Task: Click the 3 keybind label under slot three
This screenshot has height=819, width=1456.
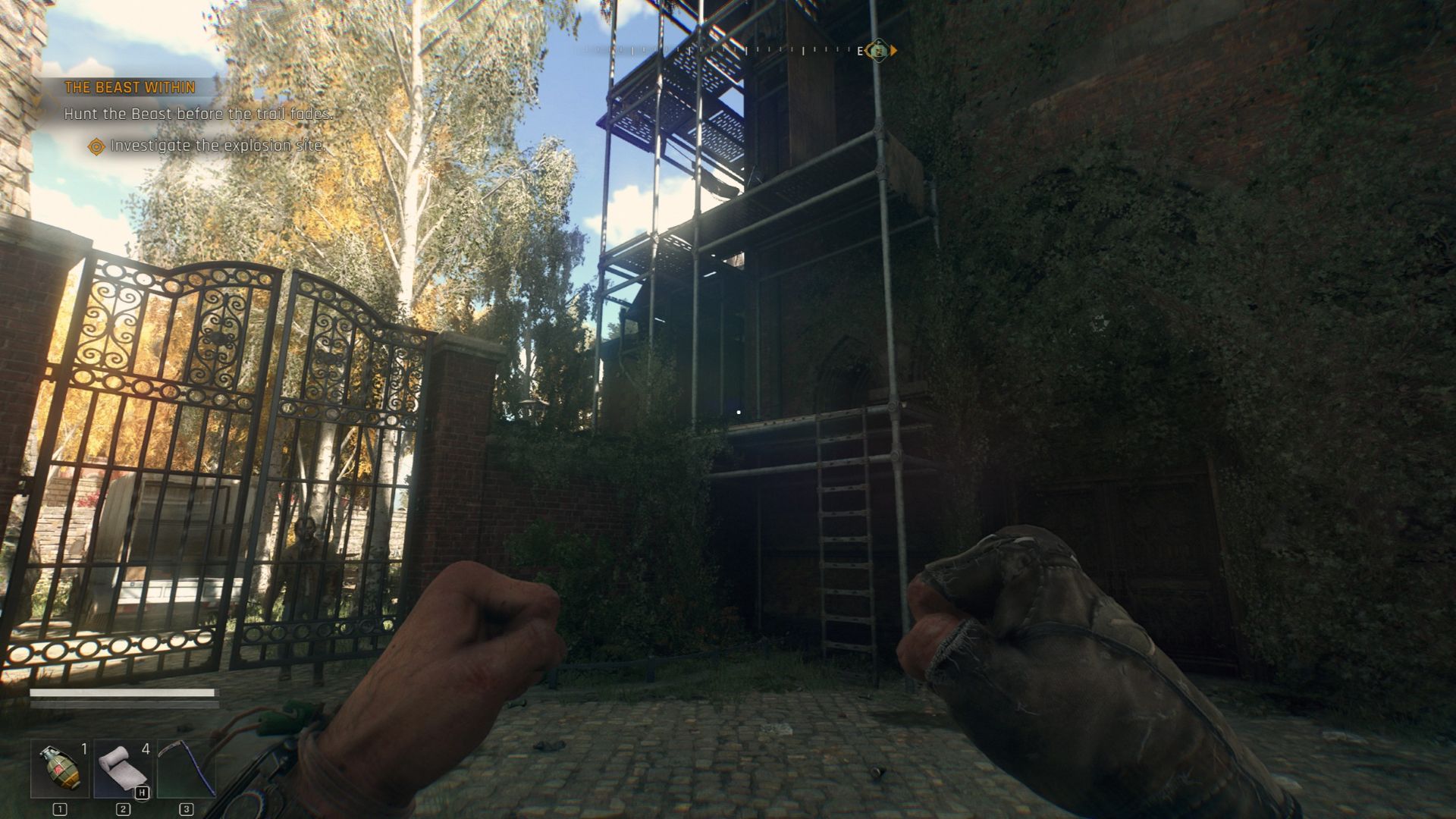Action: tap(186, 809)
